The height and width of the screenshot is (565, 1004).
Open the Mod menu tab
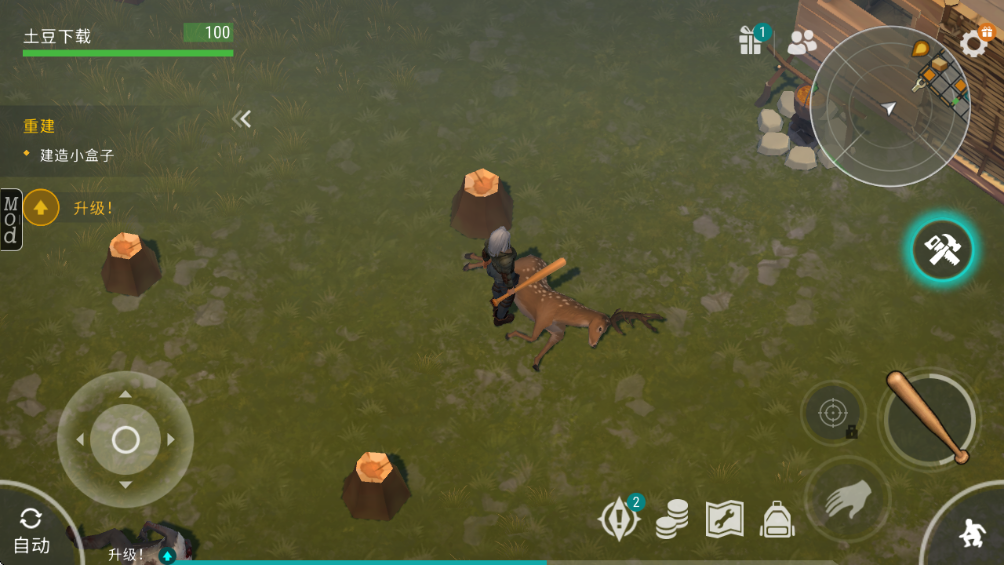[x=11, y=219]
